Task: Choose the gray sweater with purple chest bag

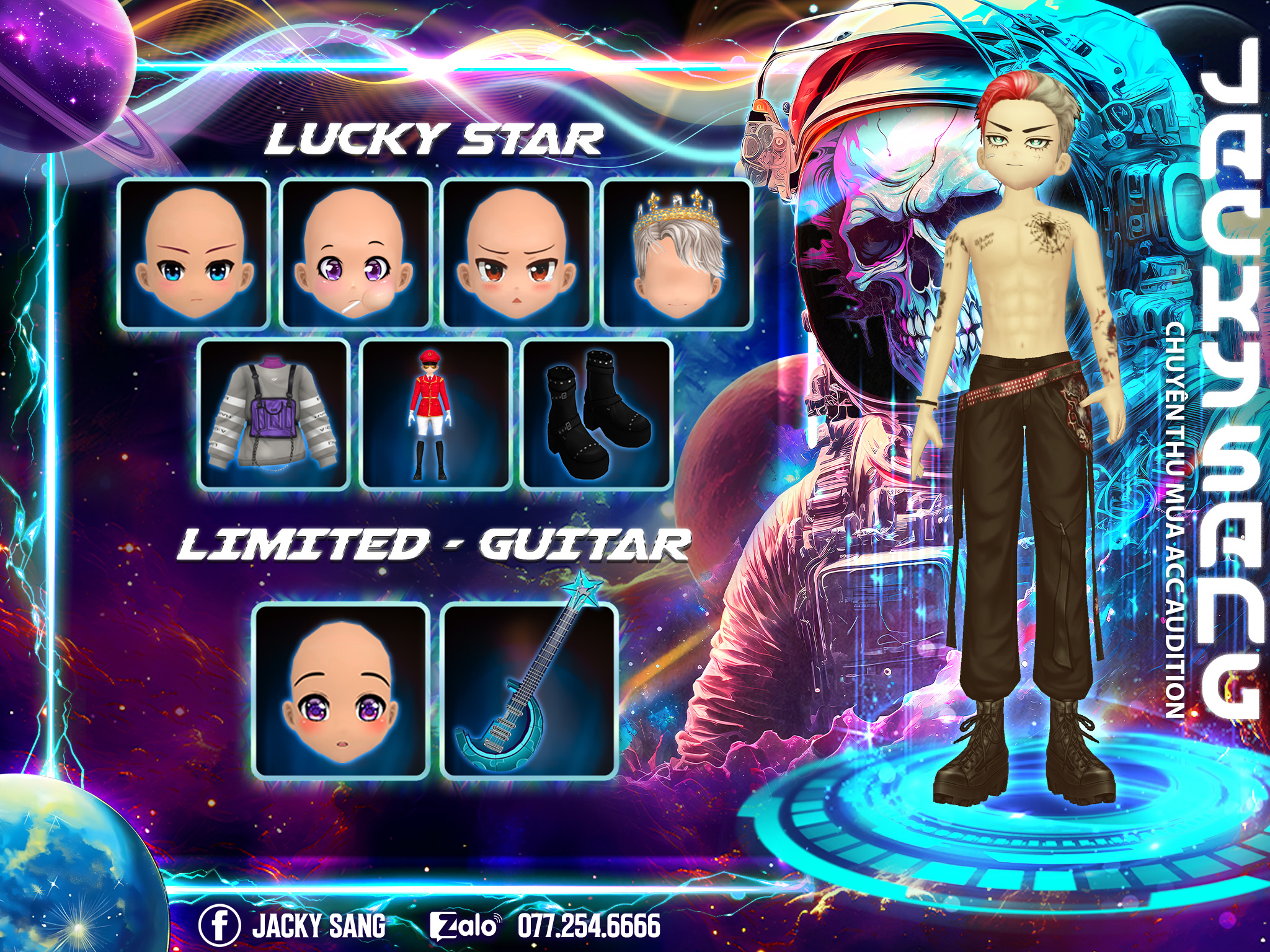Action: pyautogui.click(x=275, y=415)
